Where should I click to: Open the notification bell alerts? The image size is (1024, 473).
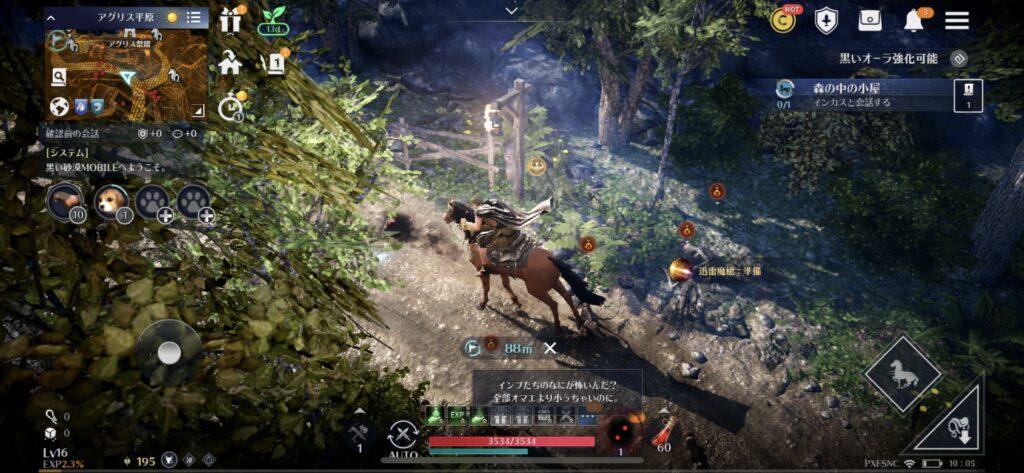coord(913,20)
